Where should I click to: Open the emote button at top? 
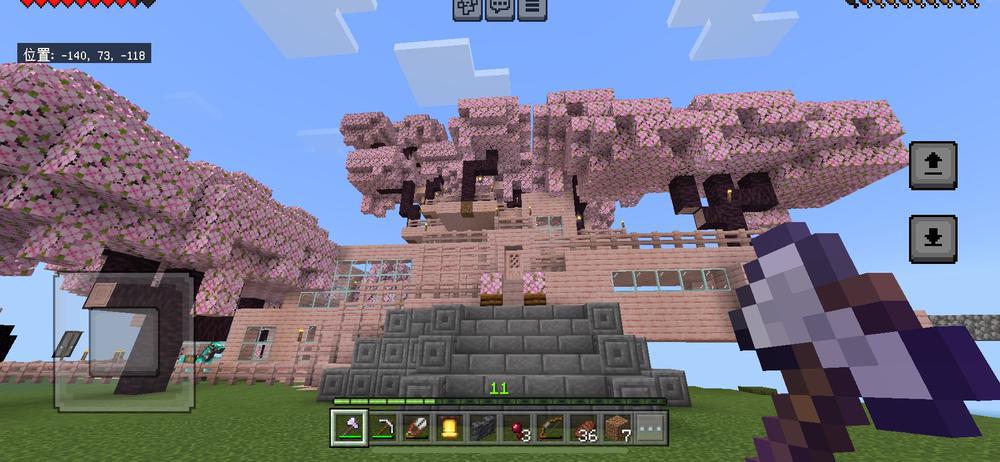(467, 8)
